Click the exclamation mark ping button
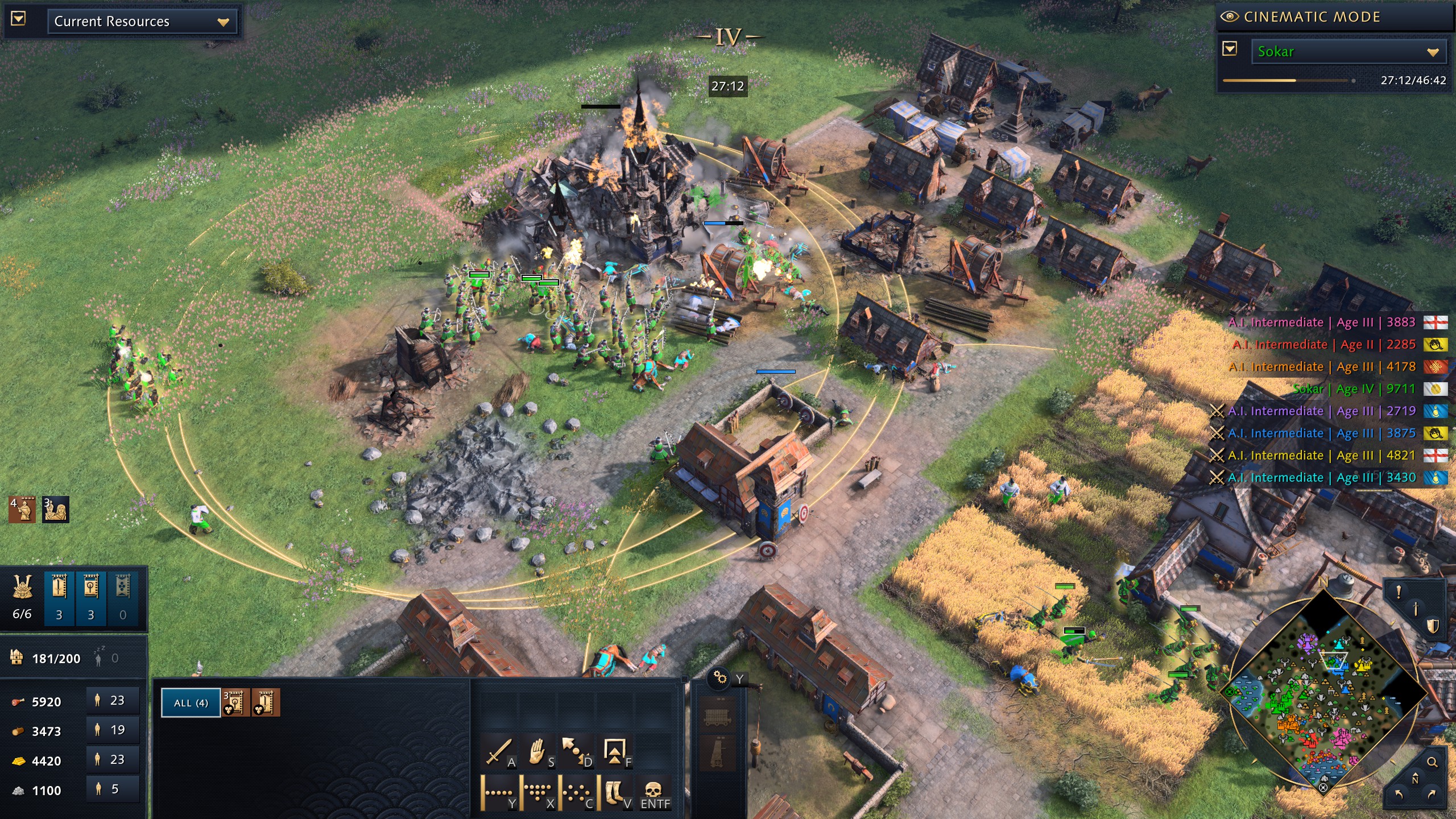Image resolution: width=1456 pixels, height=819 pixels. (x=1399, y=592)
